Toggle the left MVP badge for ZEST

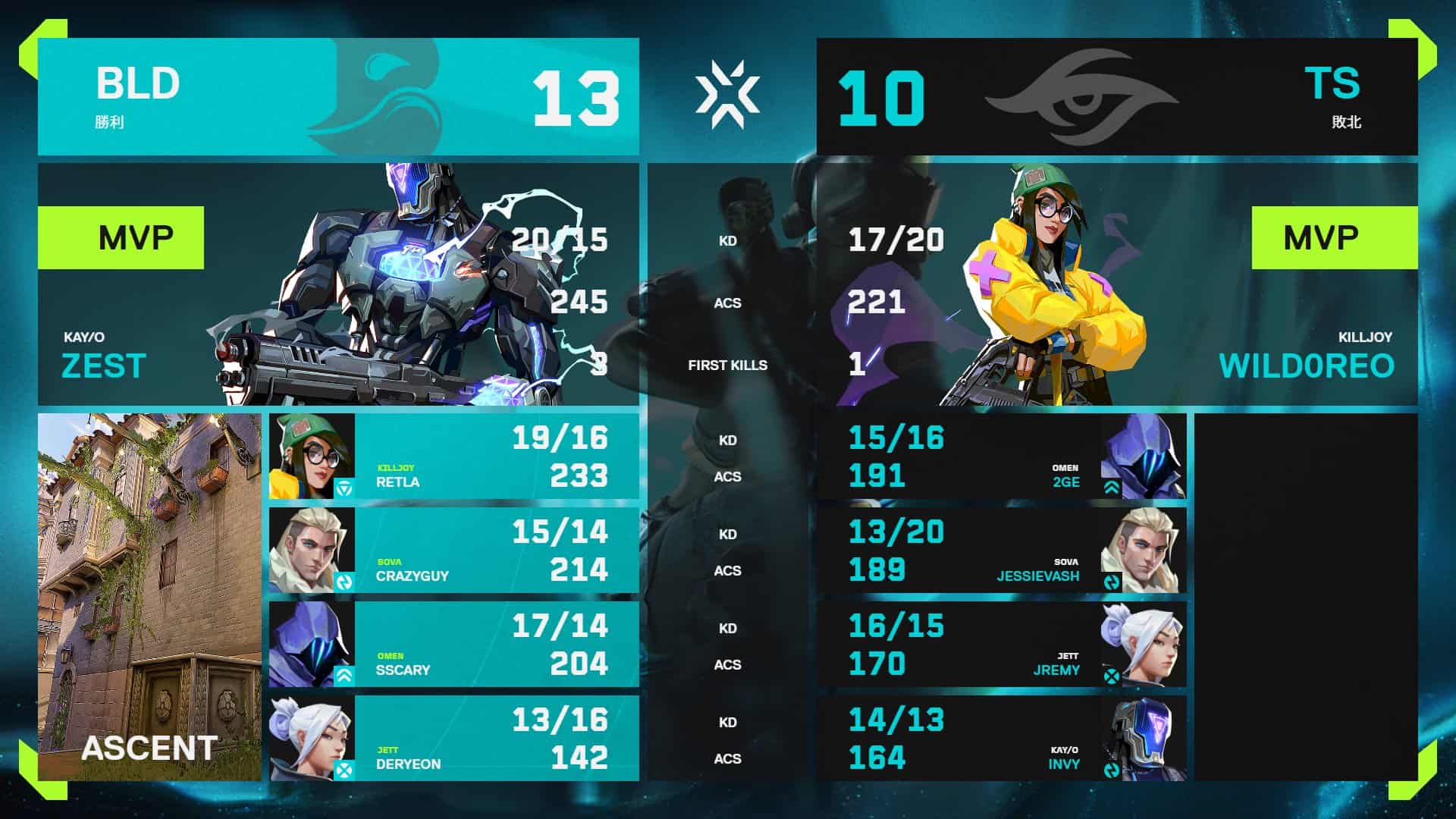click(121, 236)
